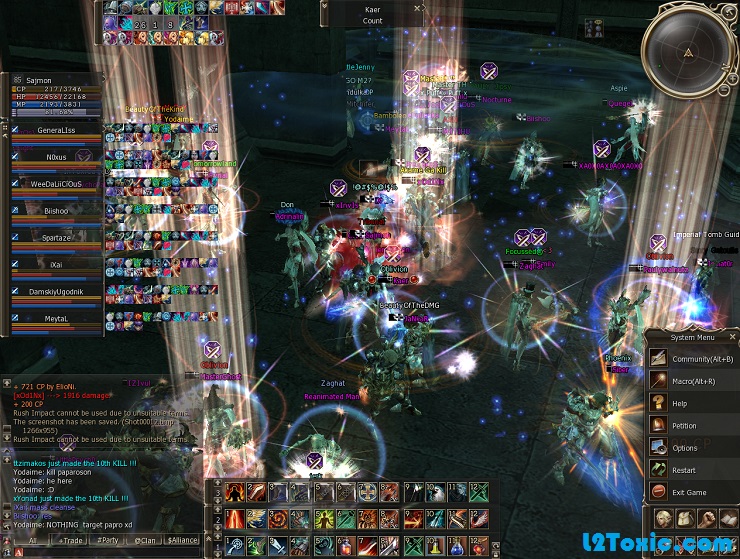Viewport: 740px width, 559px height.
Task: Click the circular radar minimap
Action: [690, 51]
